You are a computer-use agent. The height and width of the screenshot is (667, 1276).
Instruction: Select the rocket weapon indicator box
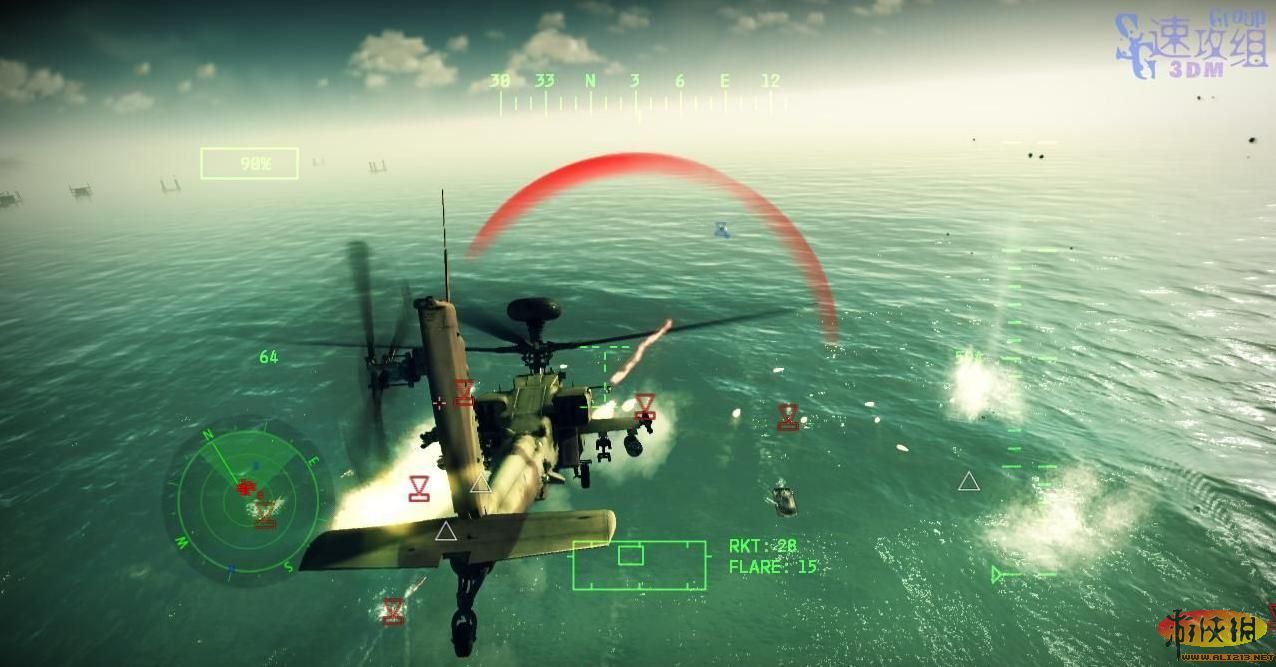639,565
